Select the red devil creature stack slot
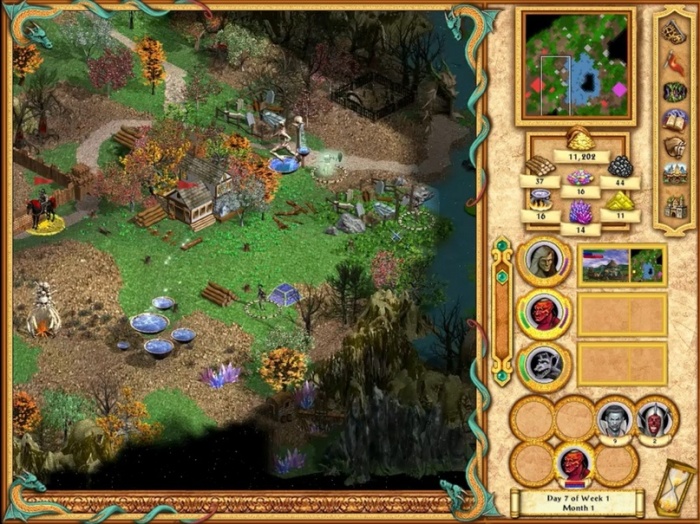The height and width of the screenshot is (524, 700). [x=653, y=418]
